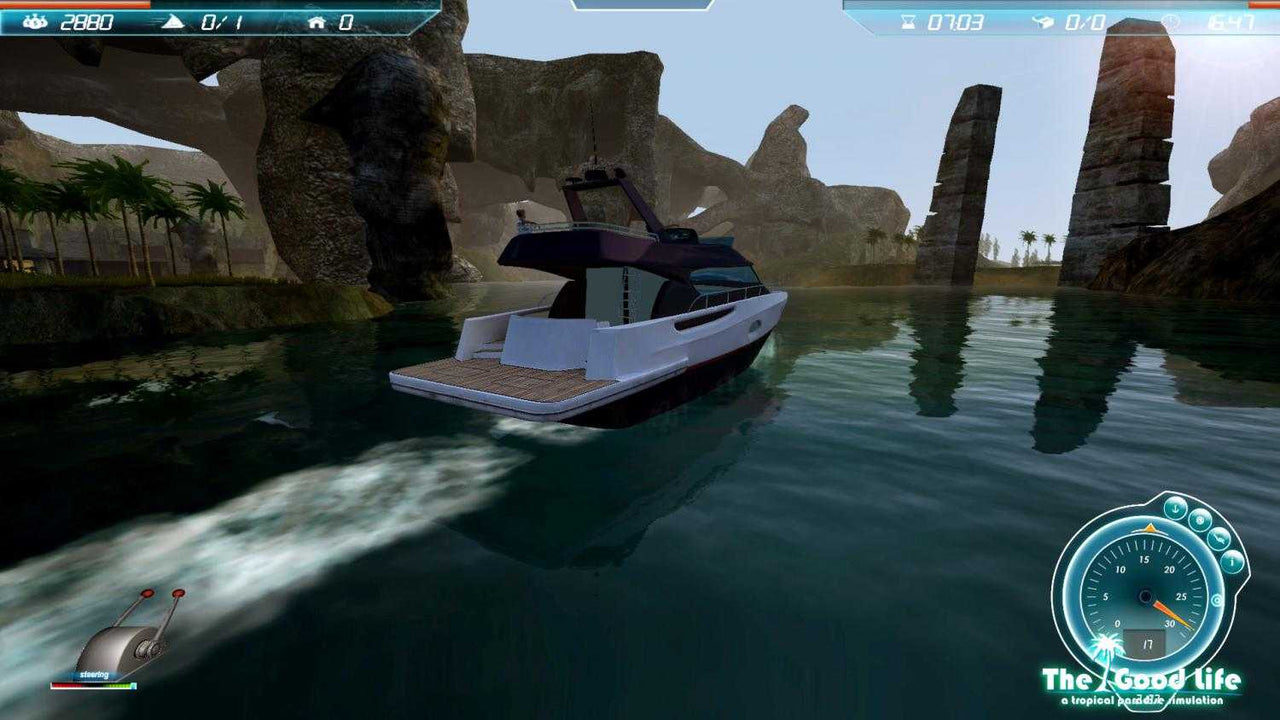
Task: Select the speedboat icon on the dashboard cluster
Action: (x=1218, y=537)
